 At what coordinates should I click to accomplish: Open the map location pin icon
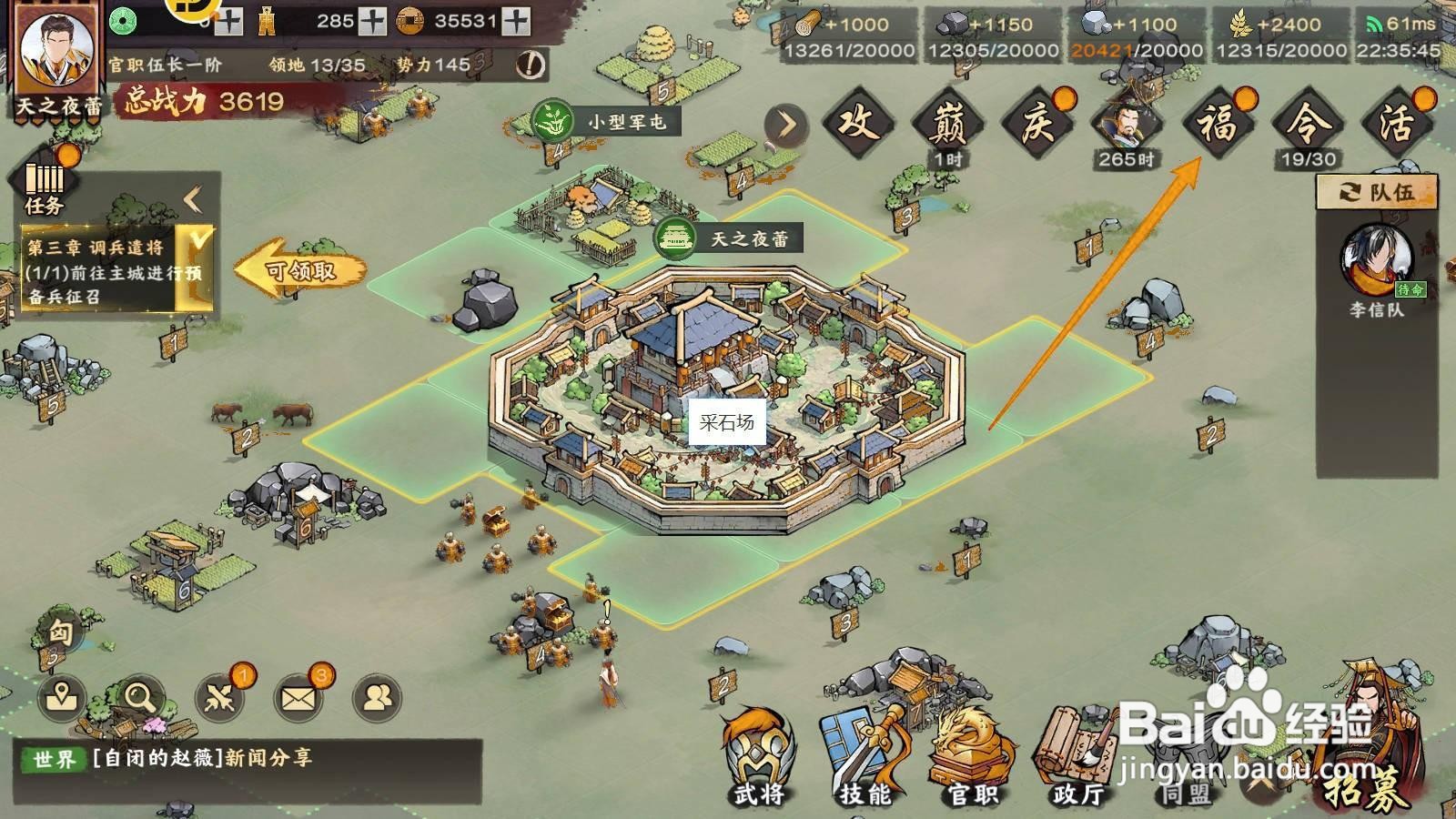pyautogui.click(x=62, y=698)
